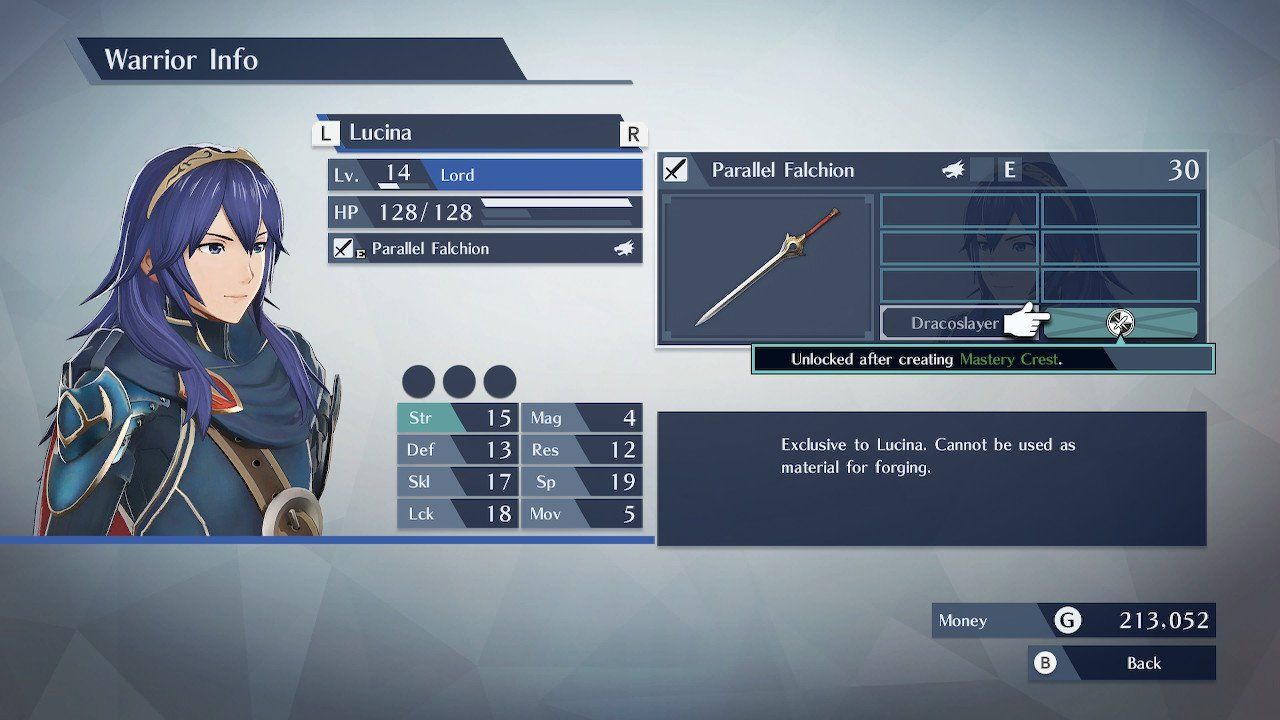This screenshot has height=720, width=1280.
Task: Choose the locked Mastery Crest skill slot
Action: tap(1120, 323)
